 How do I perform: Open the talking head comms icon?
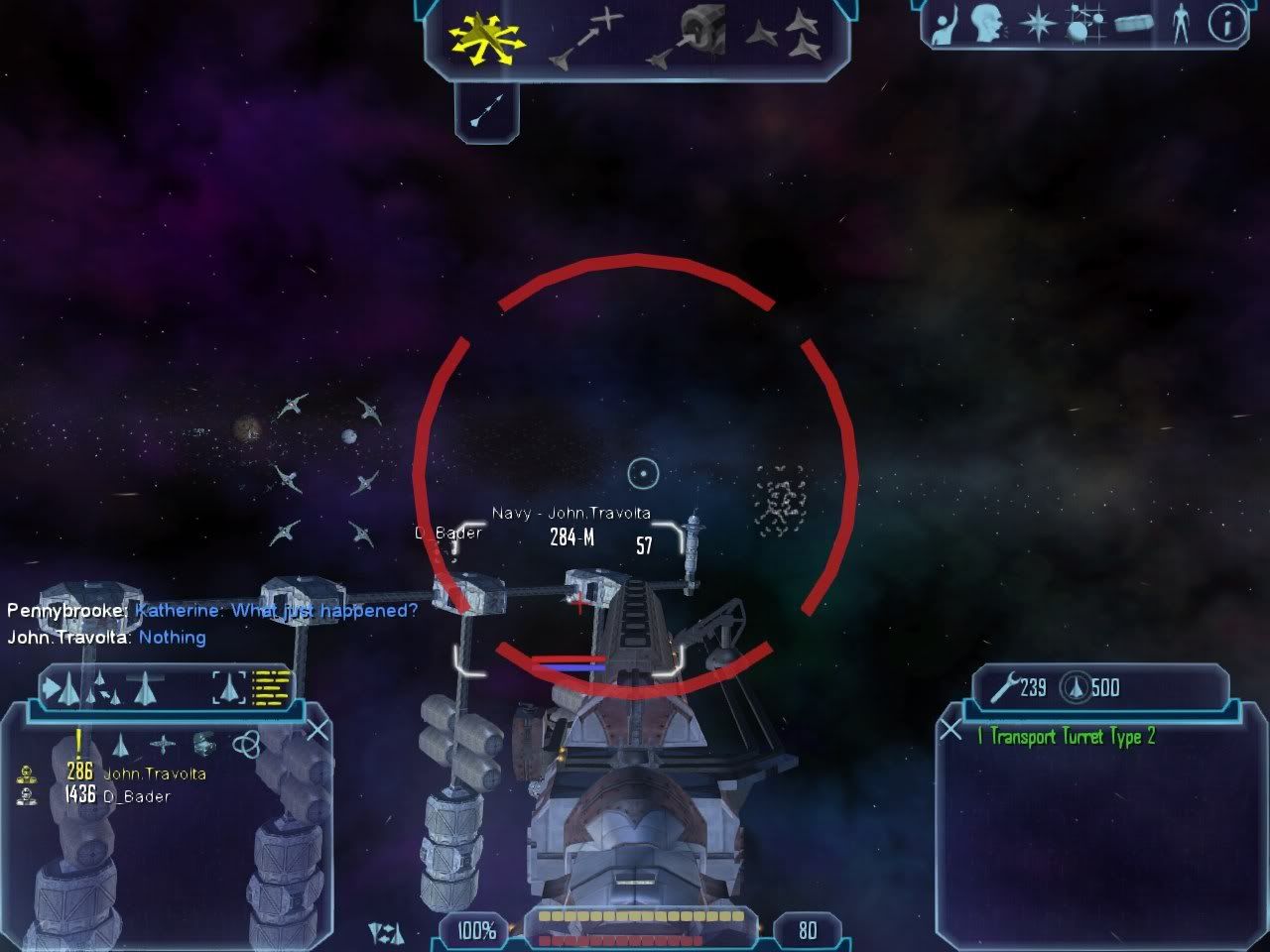986,25
